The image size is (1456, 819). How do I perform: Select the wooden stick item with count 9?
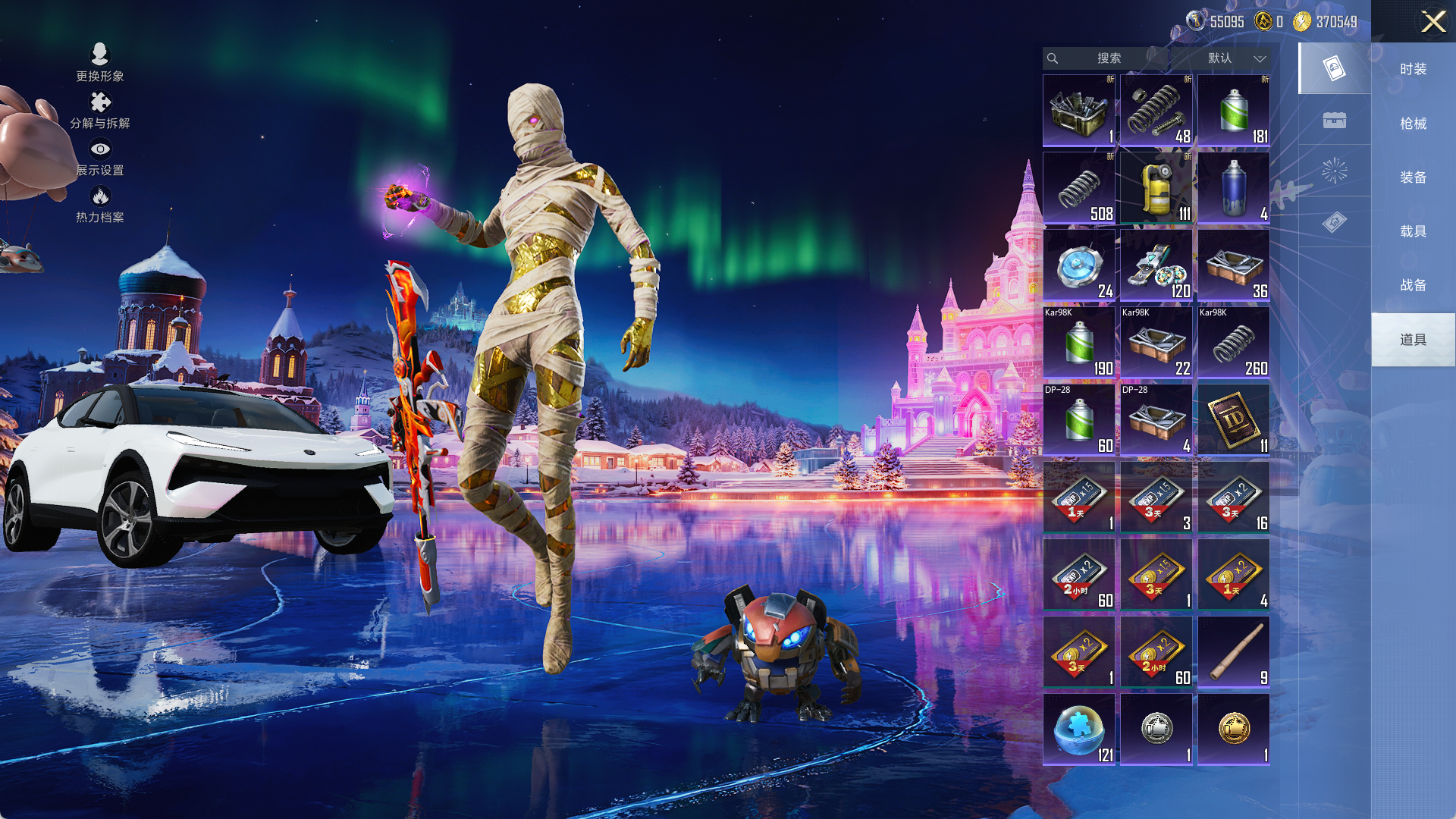click(1233, 651)
